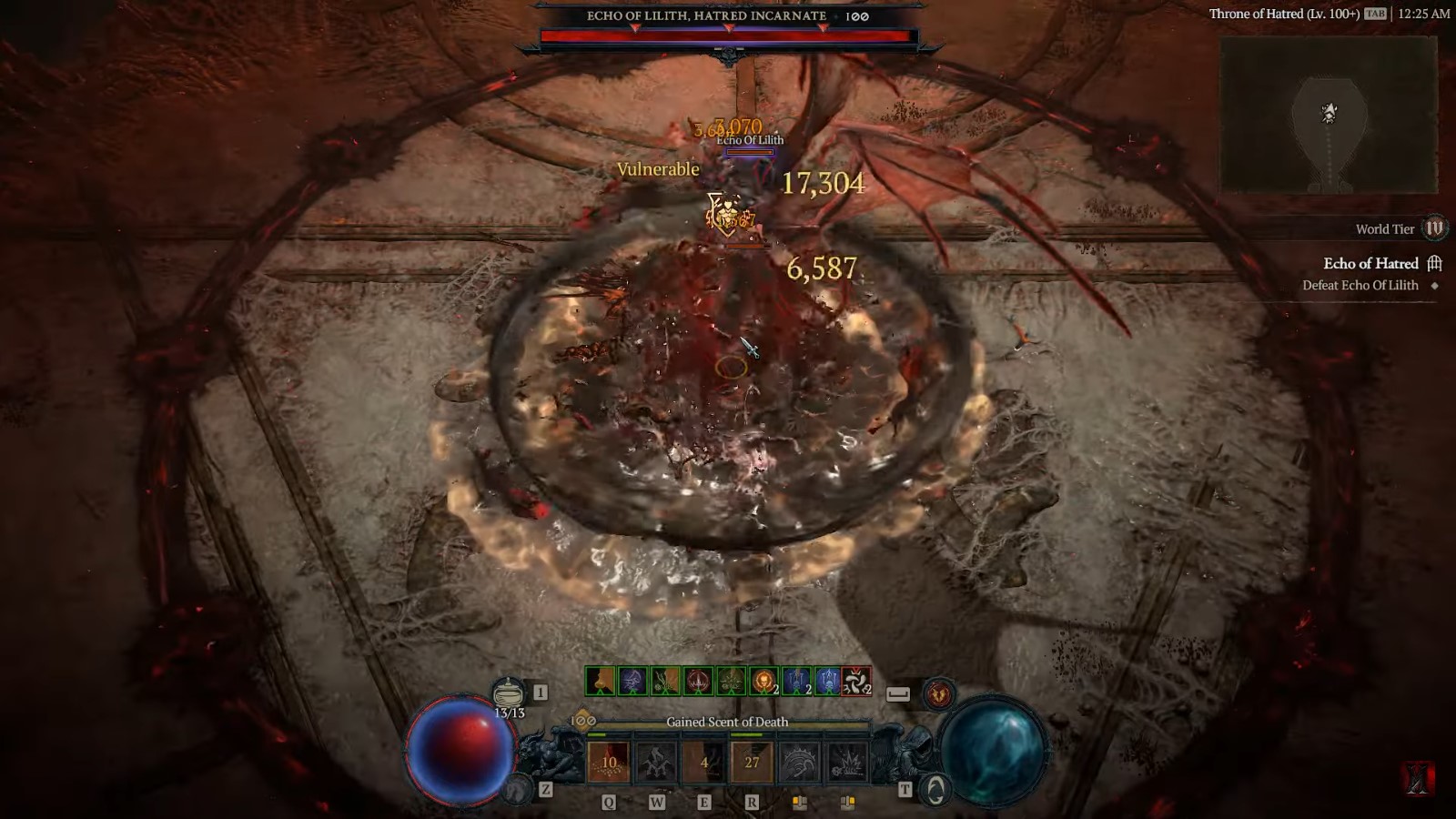Click the Defeat Echo Of Lilith objective
Viewport: 1456px width, 819px height.
coord(1360,285)
